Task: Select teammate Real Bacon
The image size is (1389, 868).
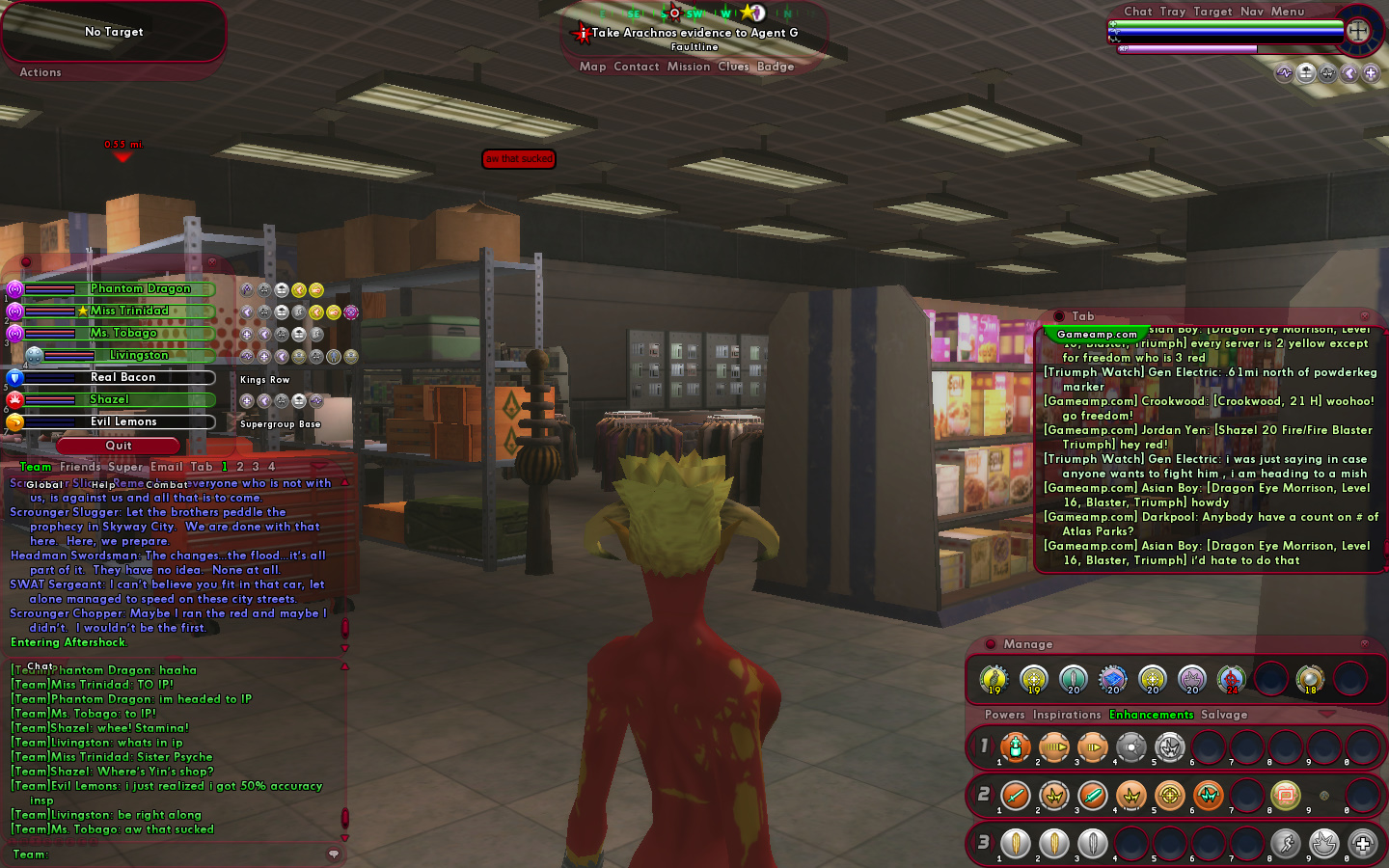Action: point(123,377)
